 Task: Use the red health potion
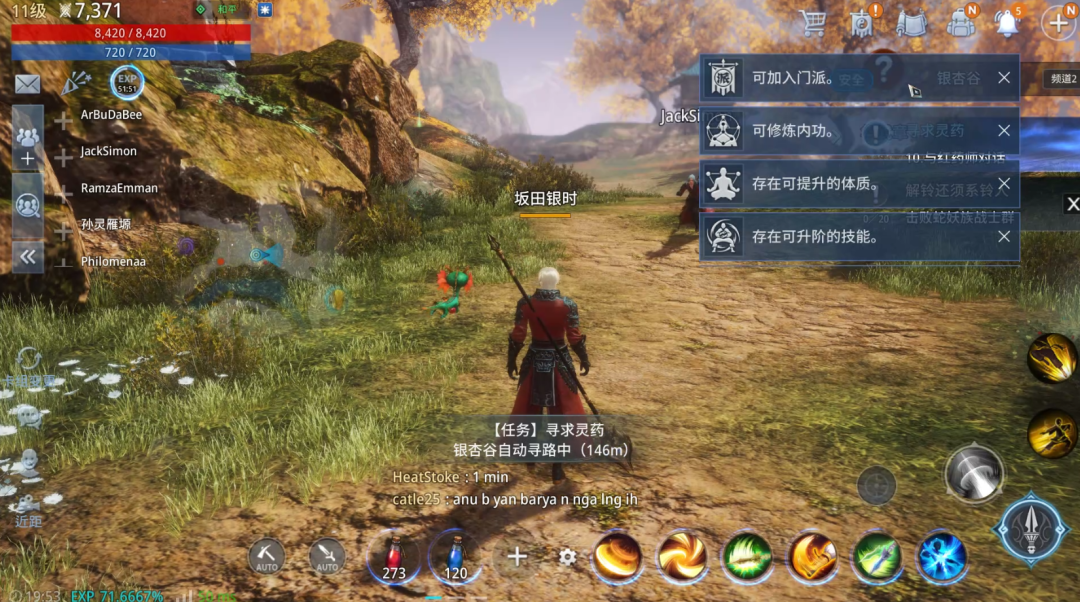point(394,556)
